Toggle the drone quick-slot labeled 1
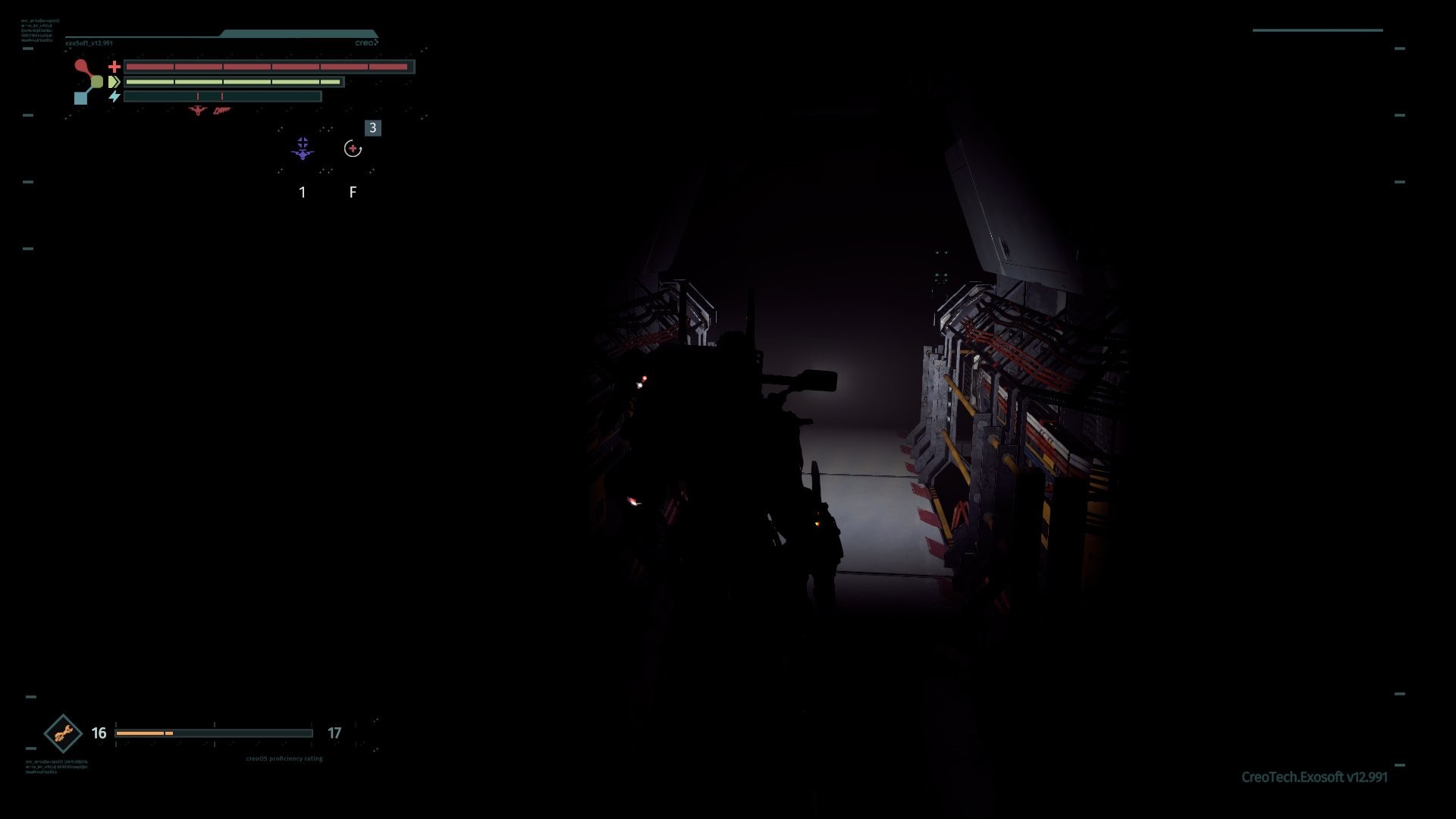This screenshot has height=819, width=1456. click(x=303, y=192)
